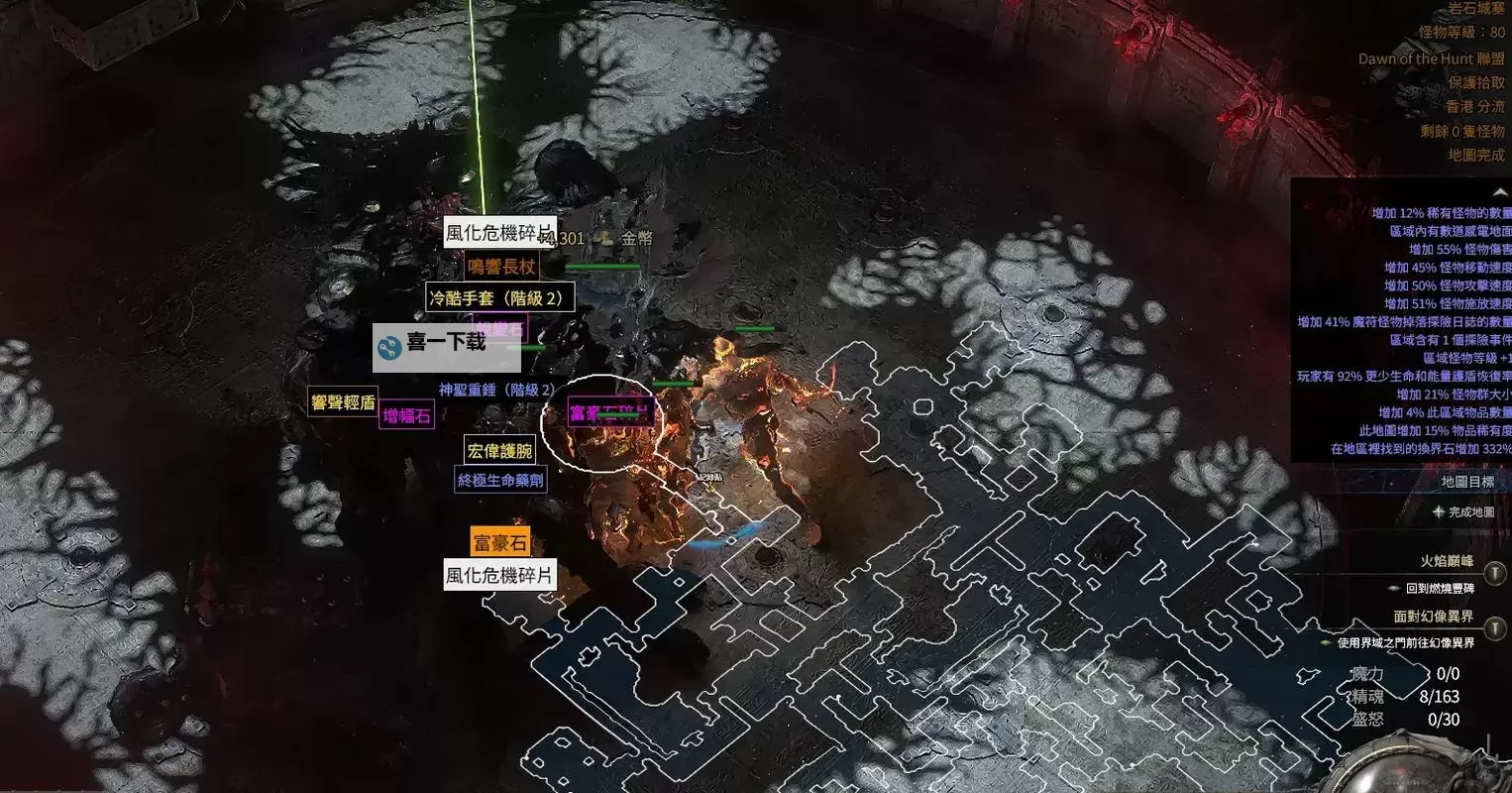Loot the 終極生命藥劑 flask label
The width and height of the screenshot is (1512, 793).
(499, 480)
